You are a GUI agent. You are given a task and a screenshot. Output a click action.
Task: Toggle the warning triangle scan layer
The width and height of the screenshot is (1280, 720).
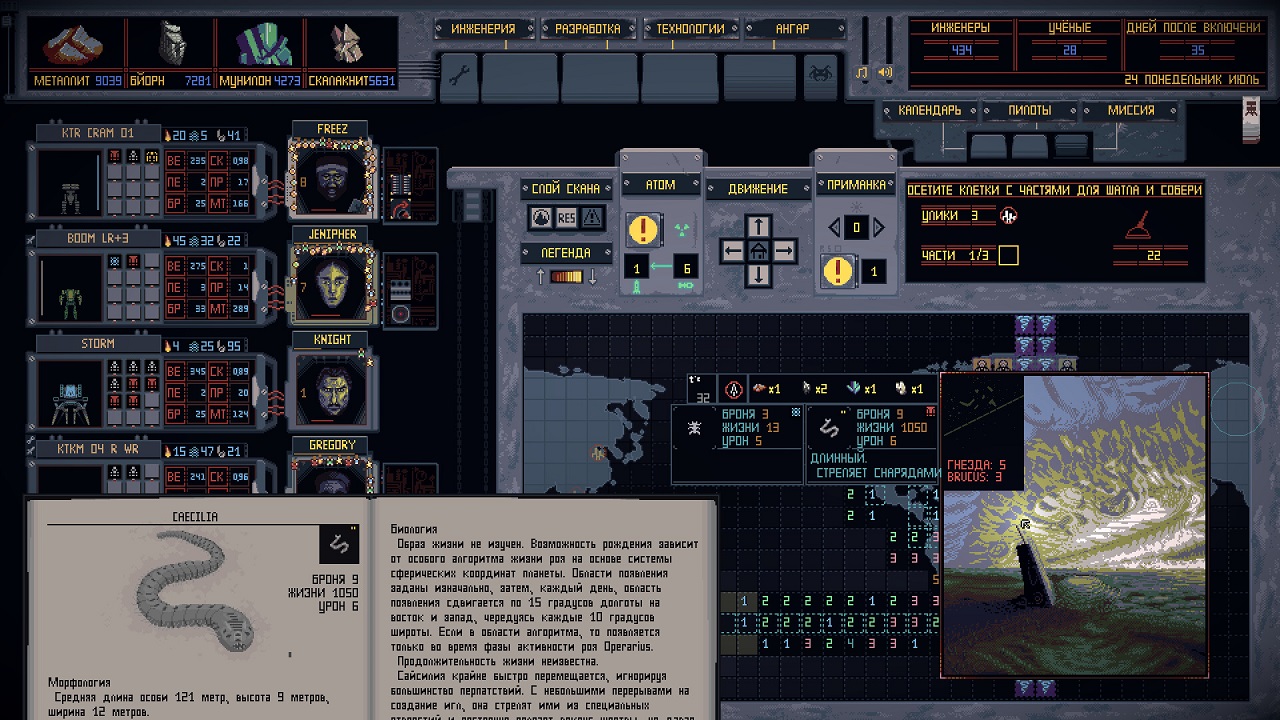pos(593,218)
